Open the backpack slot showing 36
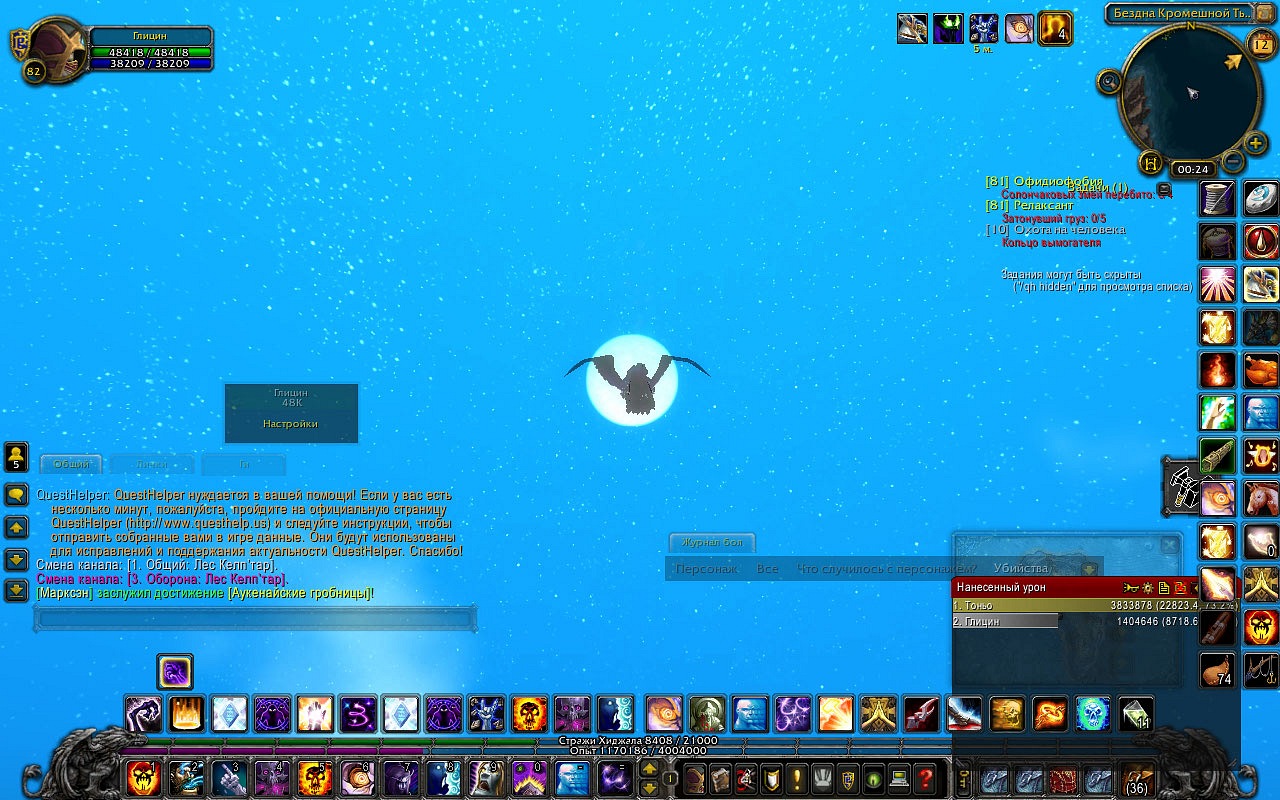The width and height of the screenshot is (1280, 800). 1136,777
